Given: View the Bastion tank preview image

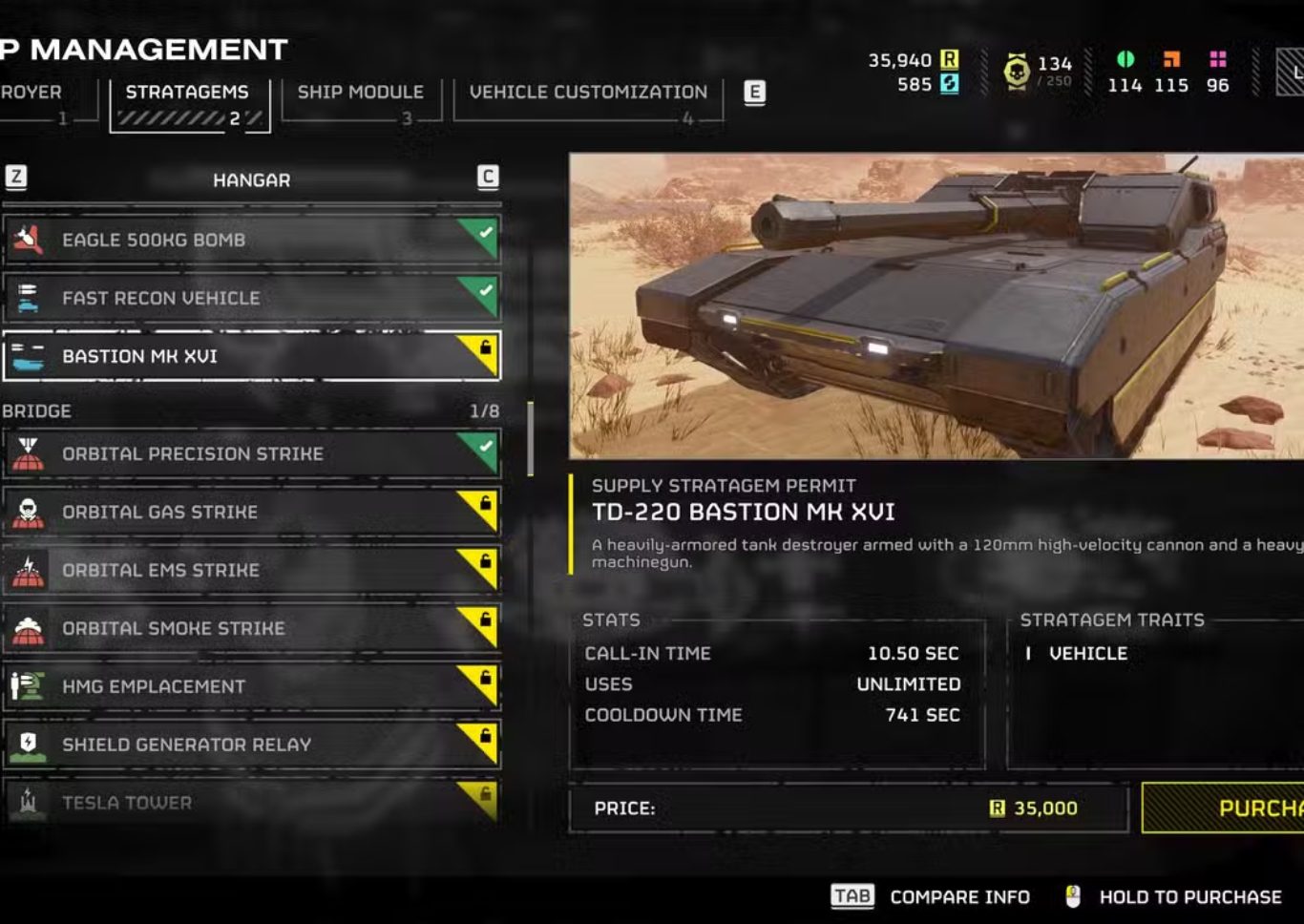Looking at the screenshot, I should coord(936,305).
